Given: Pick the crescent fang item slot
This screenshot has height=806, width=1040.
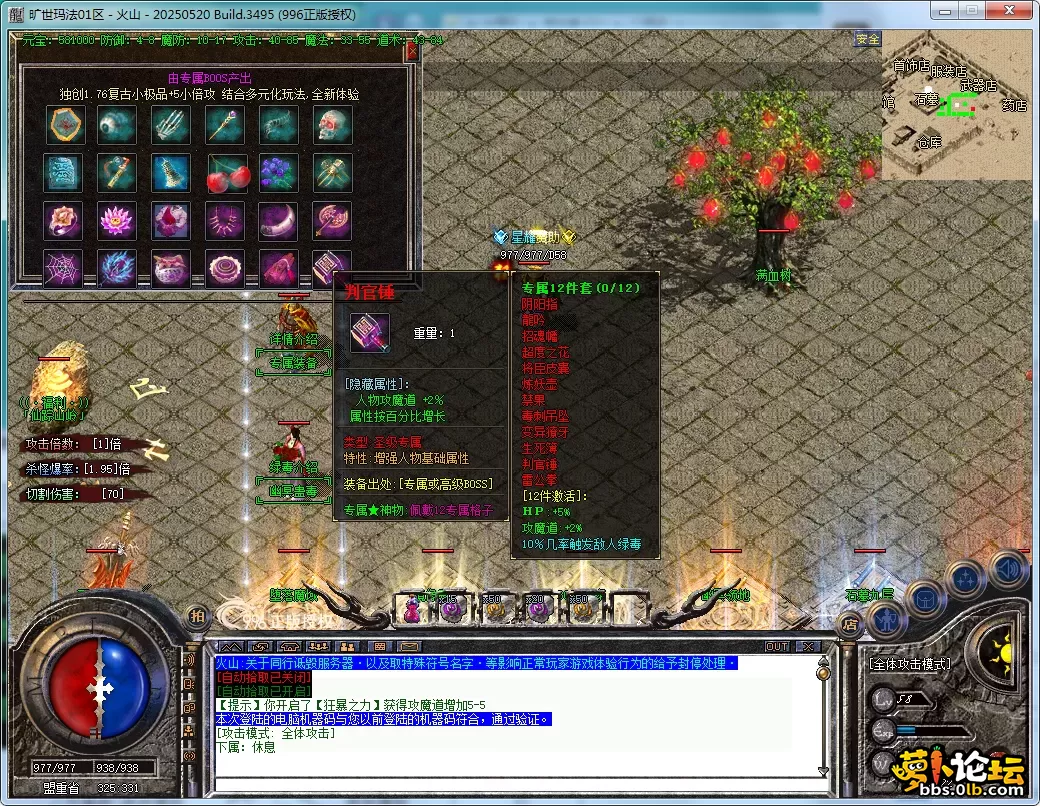Looking at the screenshot, I should pyautogui.click(x=279, y=221).
